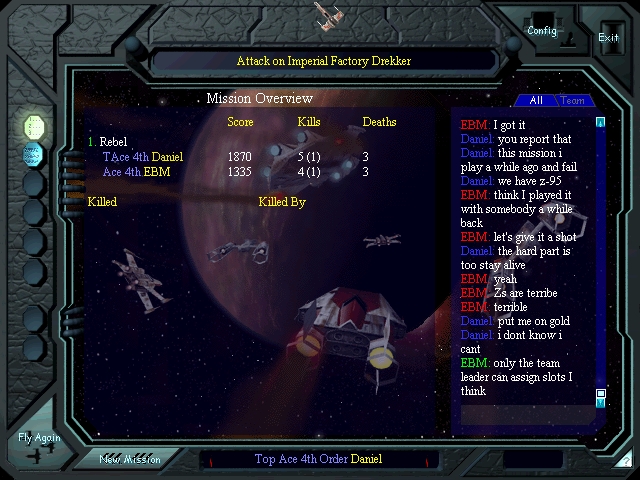
Task: Switch chat to the All tab
Action: 536,100
